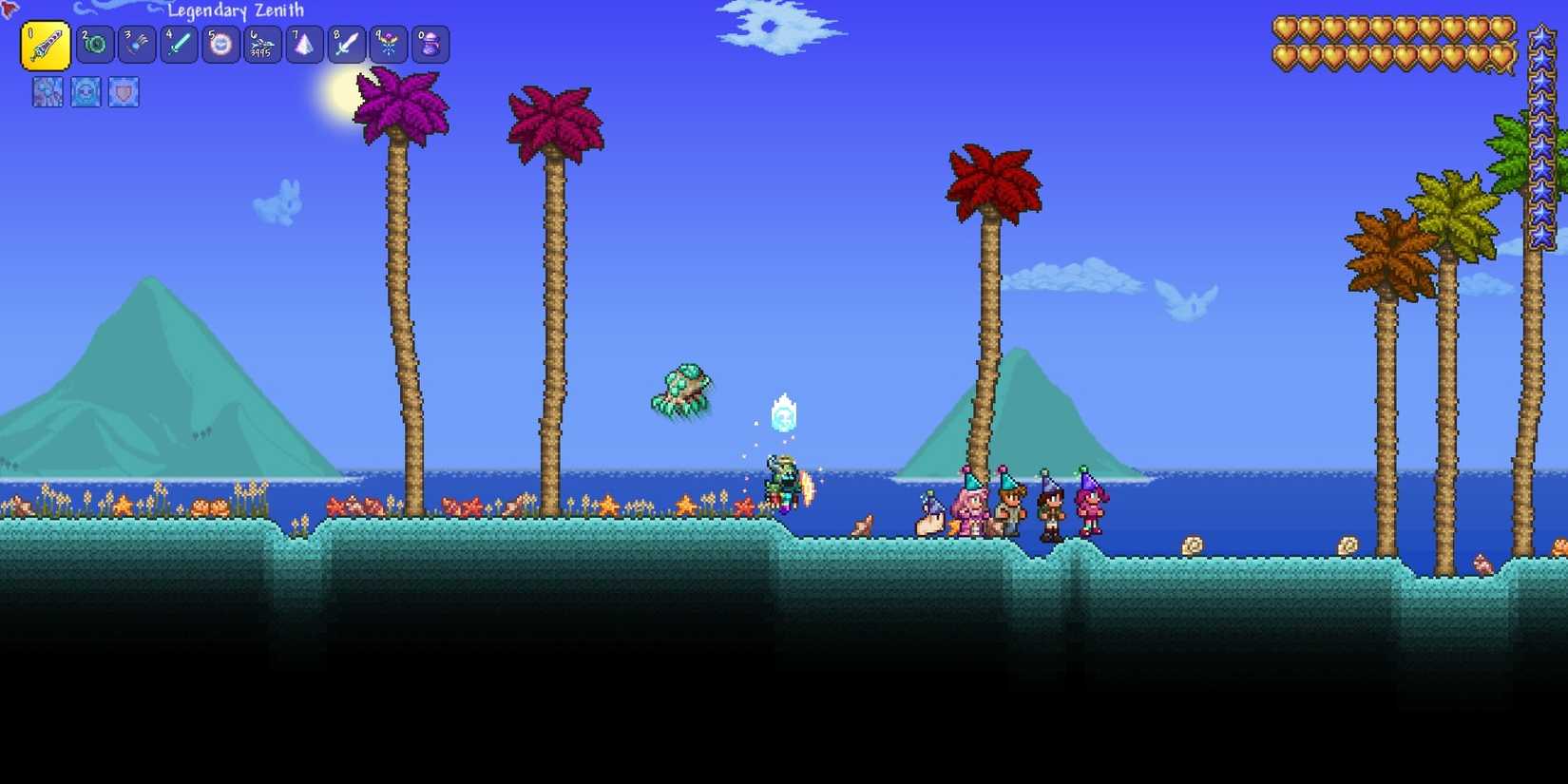The image size is (1568, 784).
Task: Select the teal sword in hotbar slot 4
Action: pos(179,44)
